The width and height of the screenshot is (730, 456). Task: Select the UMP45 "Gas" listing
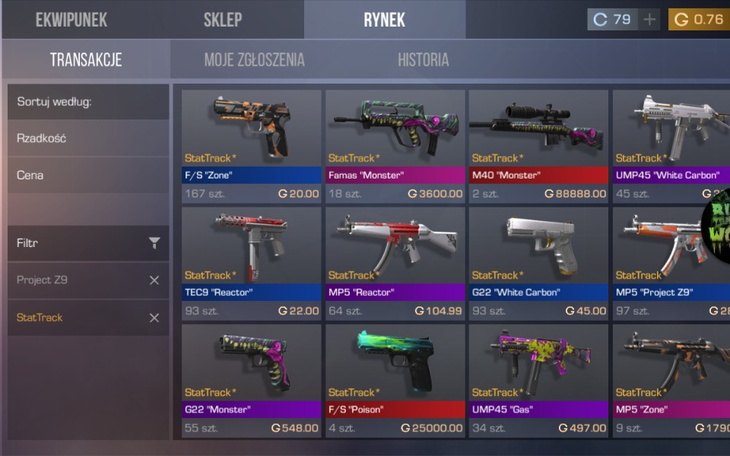[x=538, y=380]
